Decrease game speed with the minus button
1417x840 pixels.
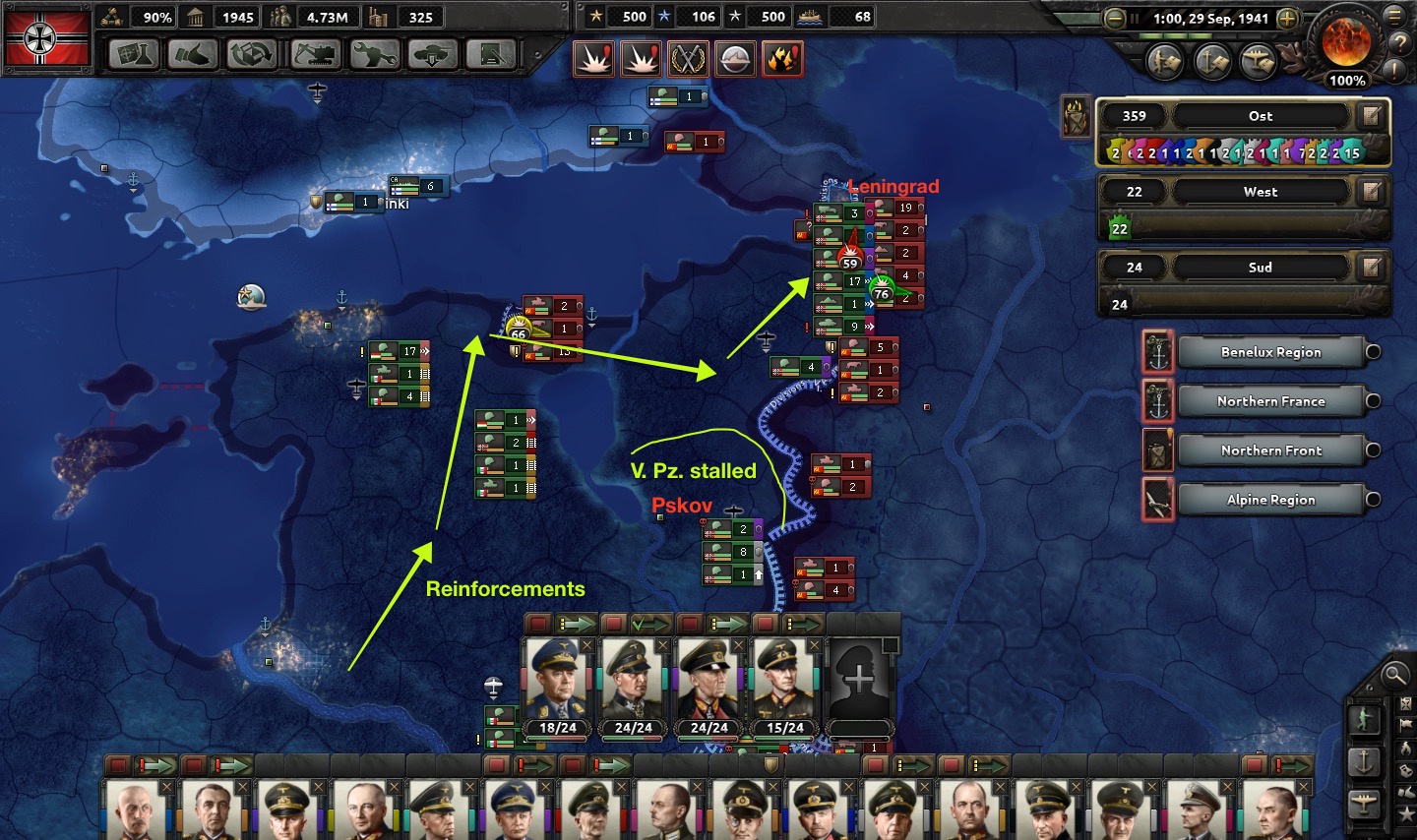pyautogui.click(x=1114, y=19)
